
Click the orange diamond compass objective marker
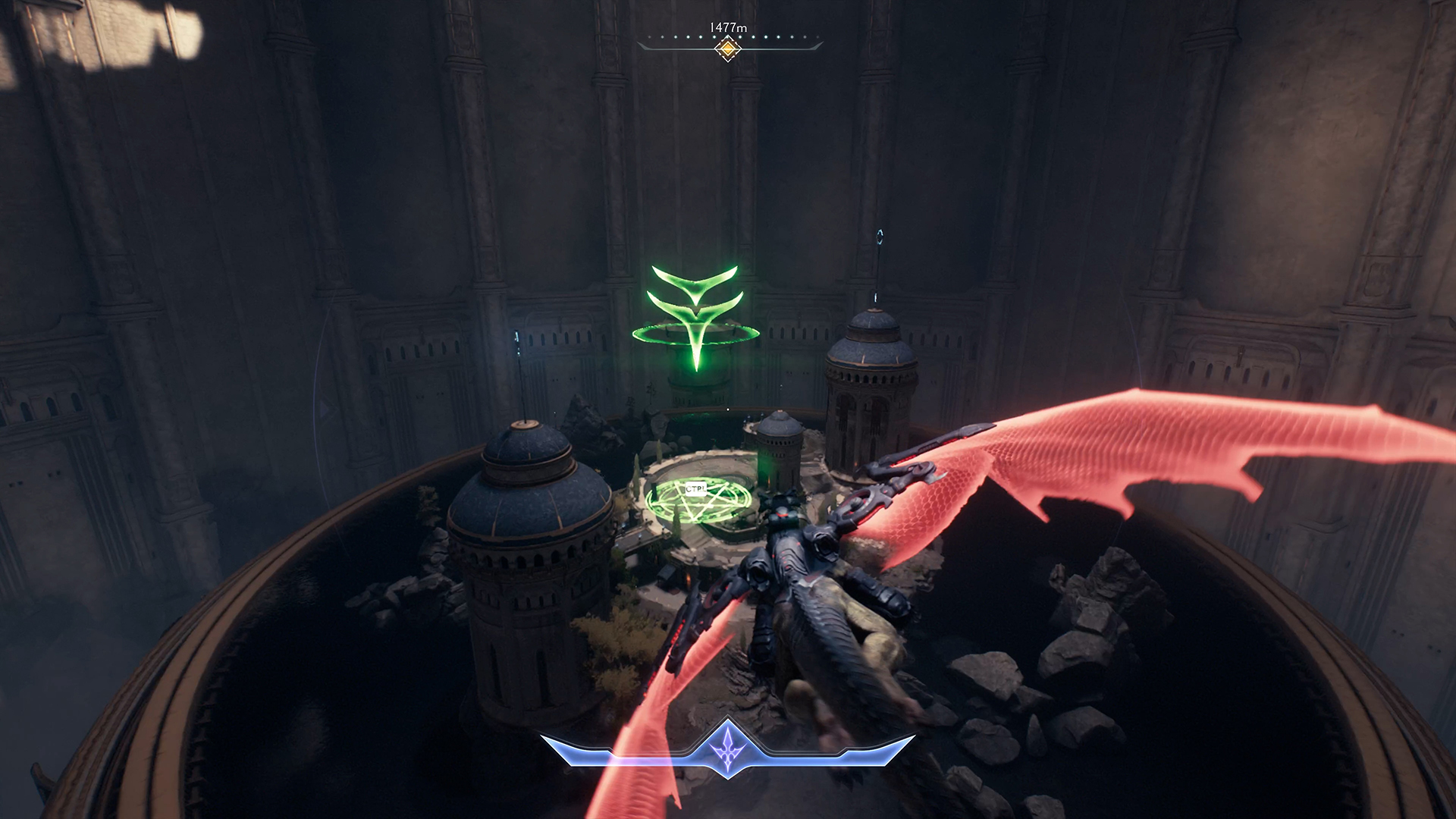[727, 49]
